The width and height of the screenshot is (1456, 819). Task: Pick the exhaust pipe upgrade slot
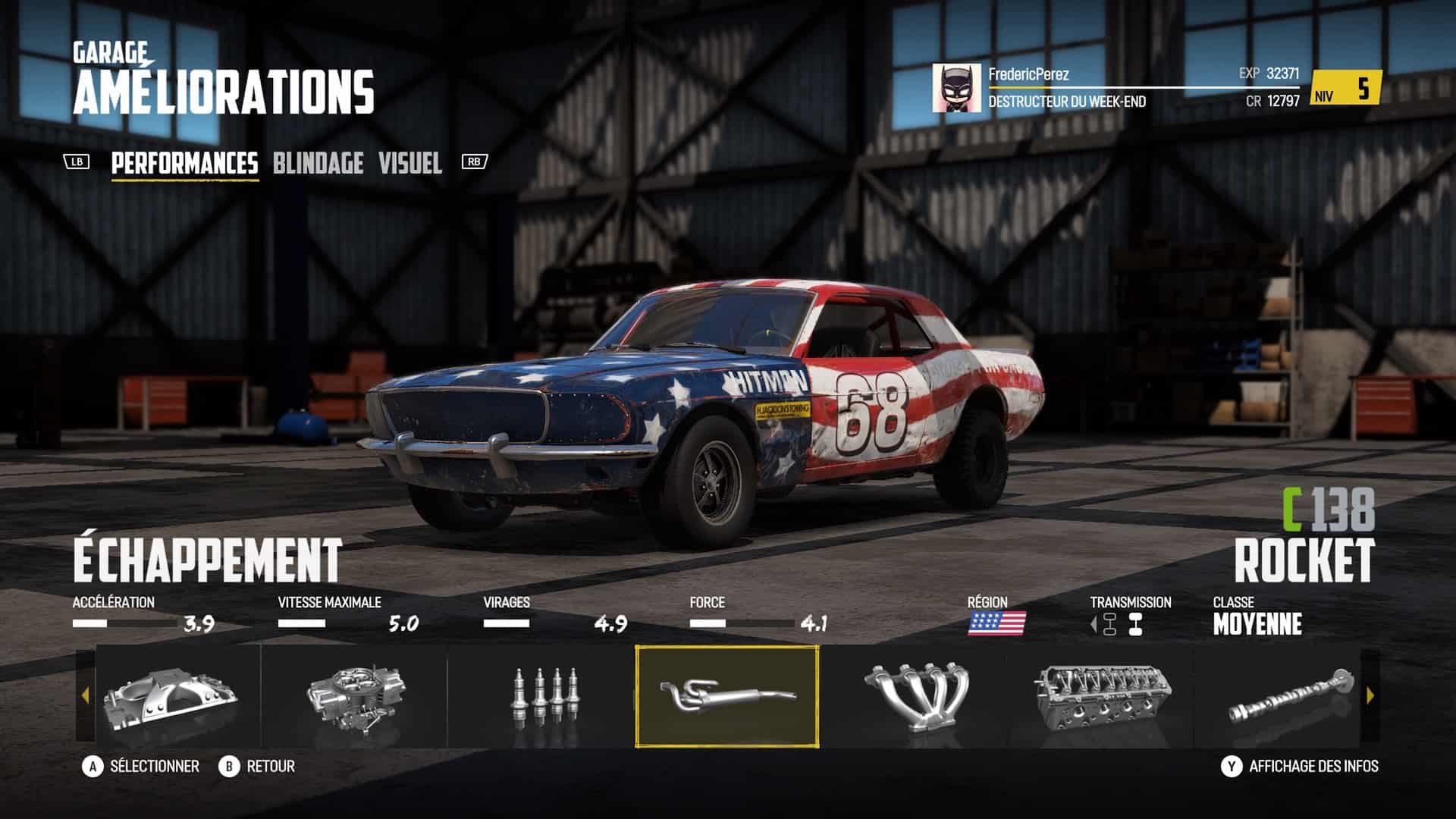(x=727, y=696)
